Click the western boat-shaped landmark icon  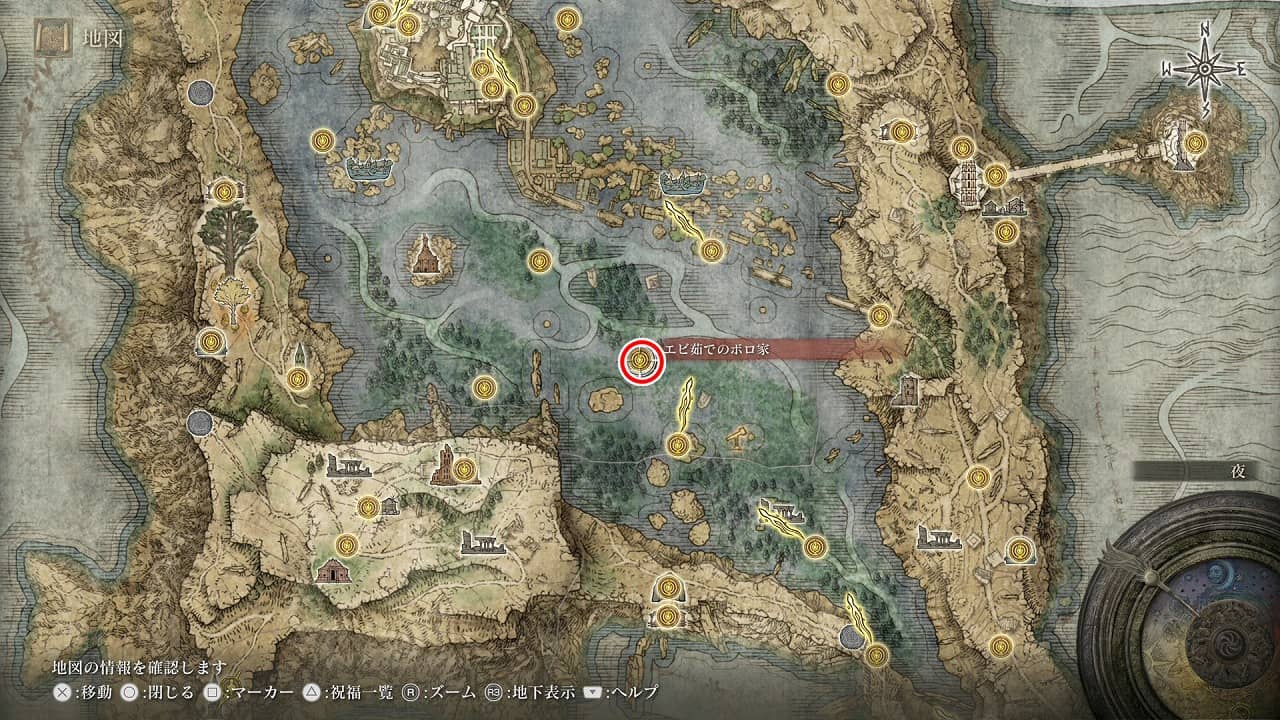(366, 171)
